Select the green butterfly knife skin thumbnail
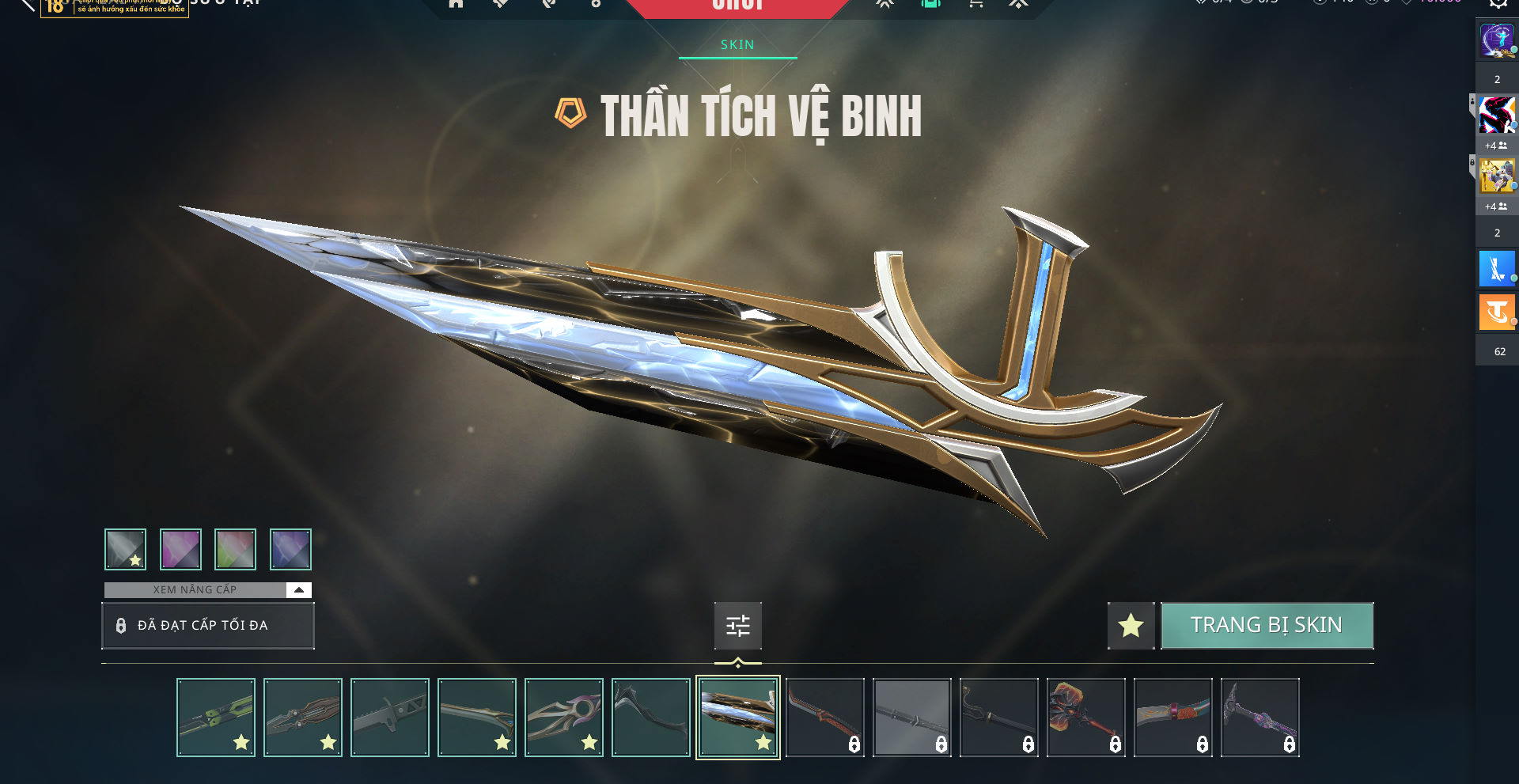The height and width of the screenshot is (784, 1519). pyautogui.click(x=216, y=718)
